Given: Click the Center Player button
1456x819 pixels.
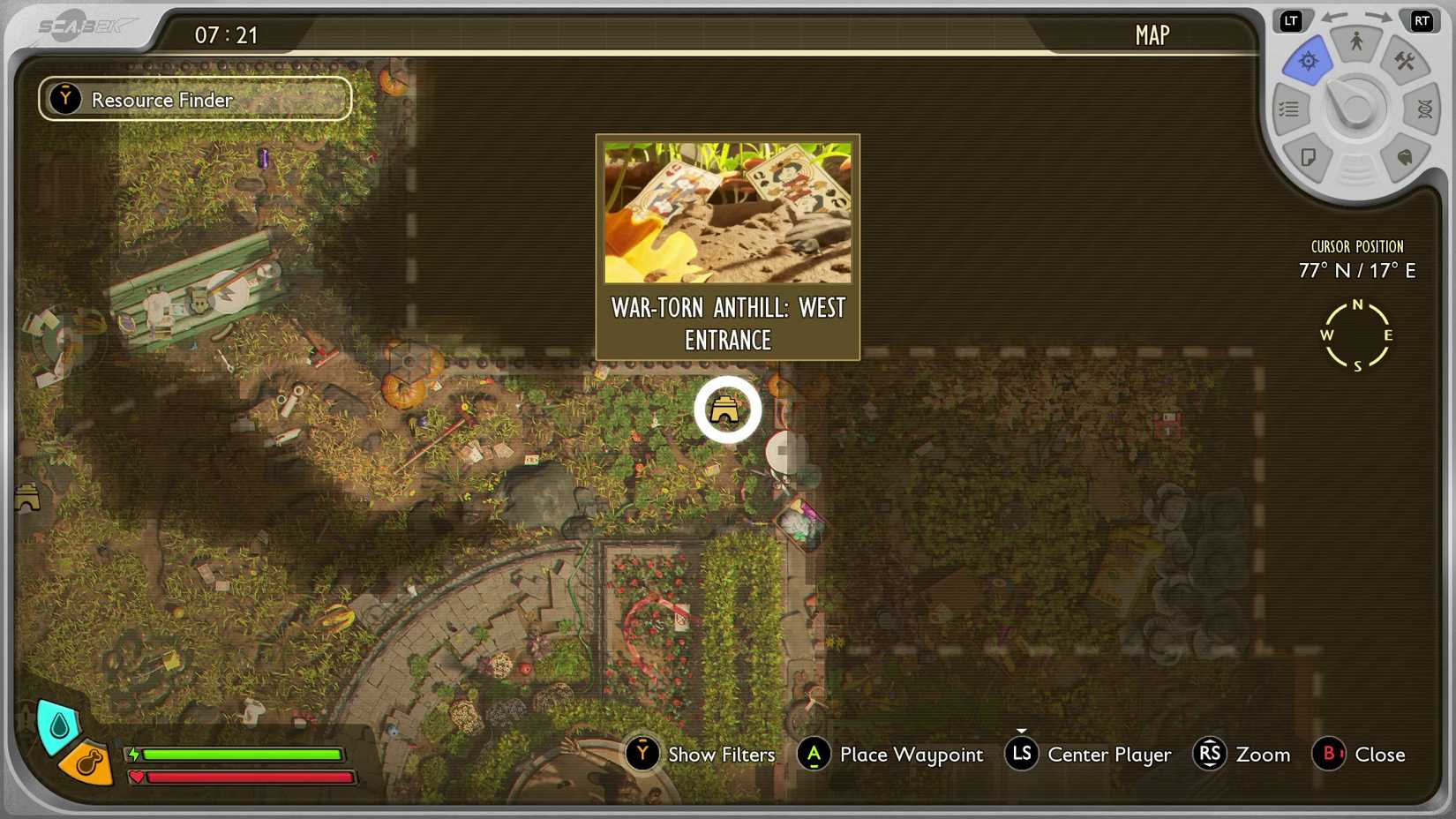Looking at the screenshot, I should coord(1088,755).
